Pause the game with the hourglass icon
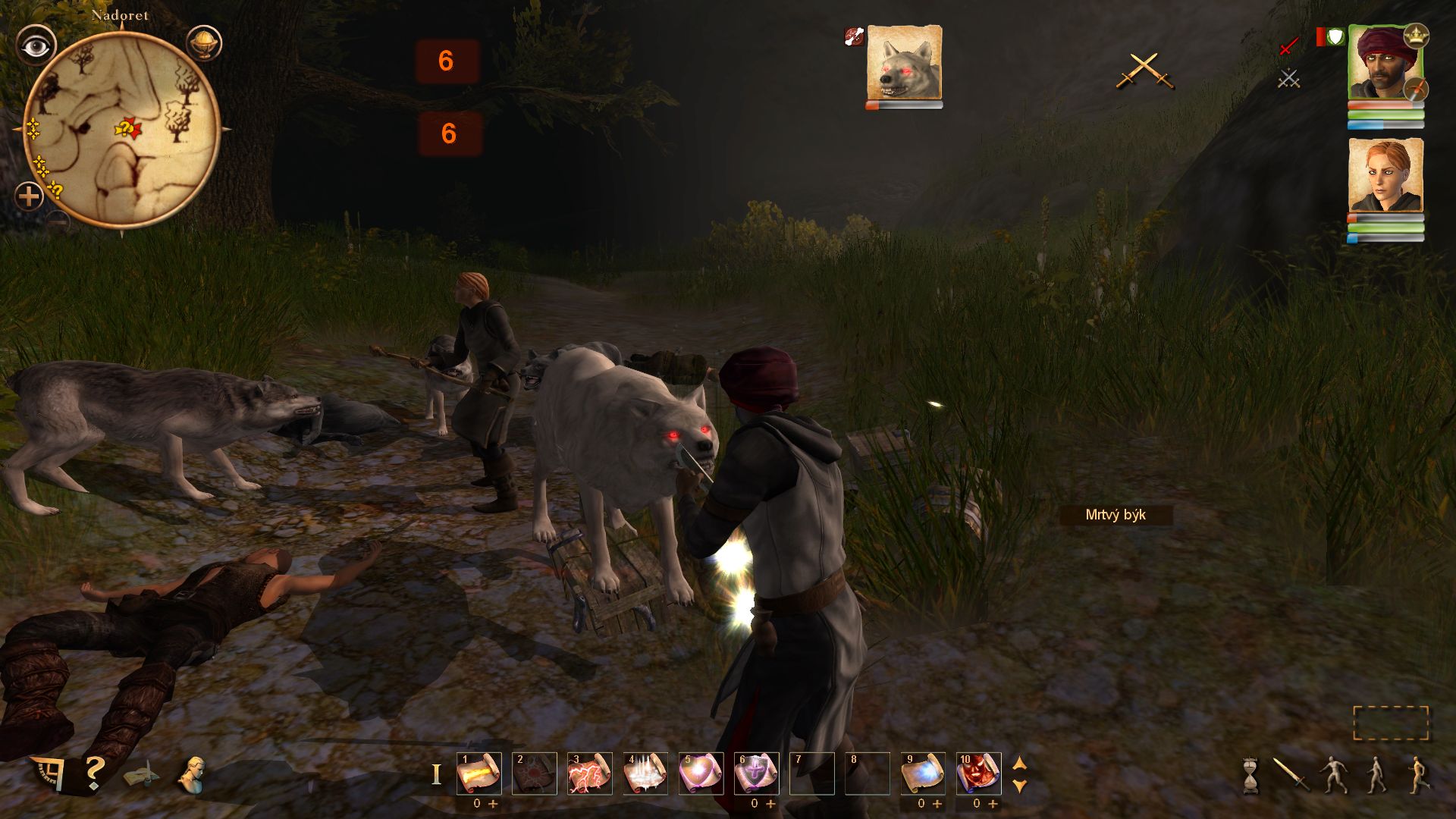This screenshot has width=1456, height=819. coord(1250,775)
